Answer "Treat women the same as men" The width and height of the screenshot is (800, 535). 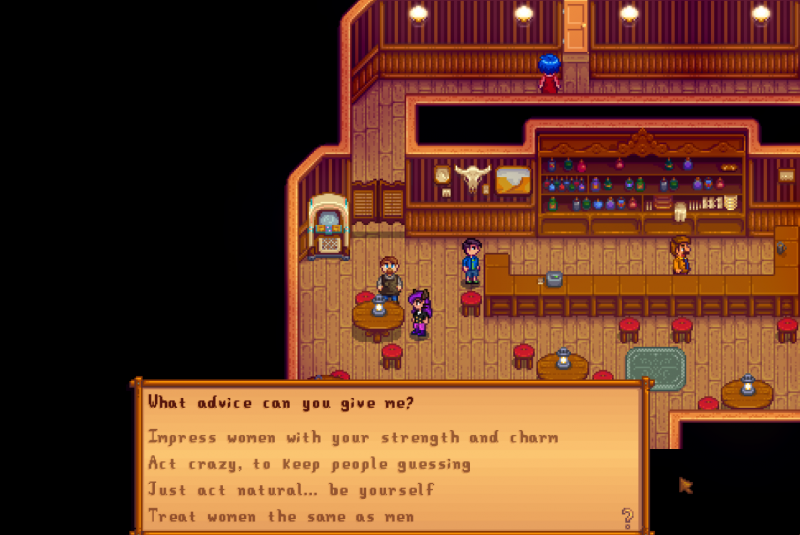tap(281, 516)
